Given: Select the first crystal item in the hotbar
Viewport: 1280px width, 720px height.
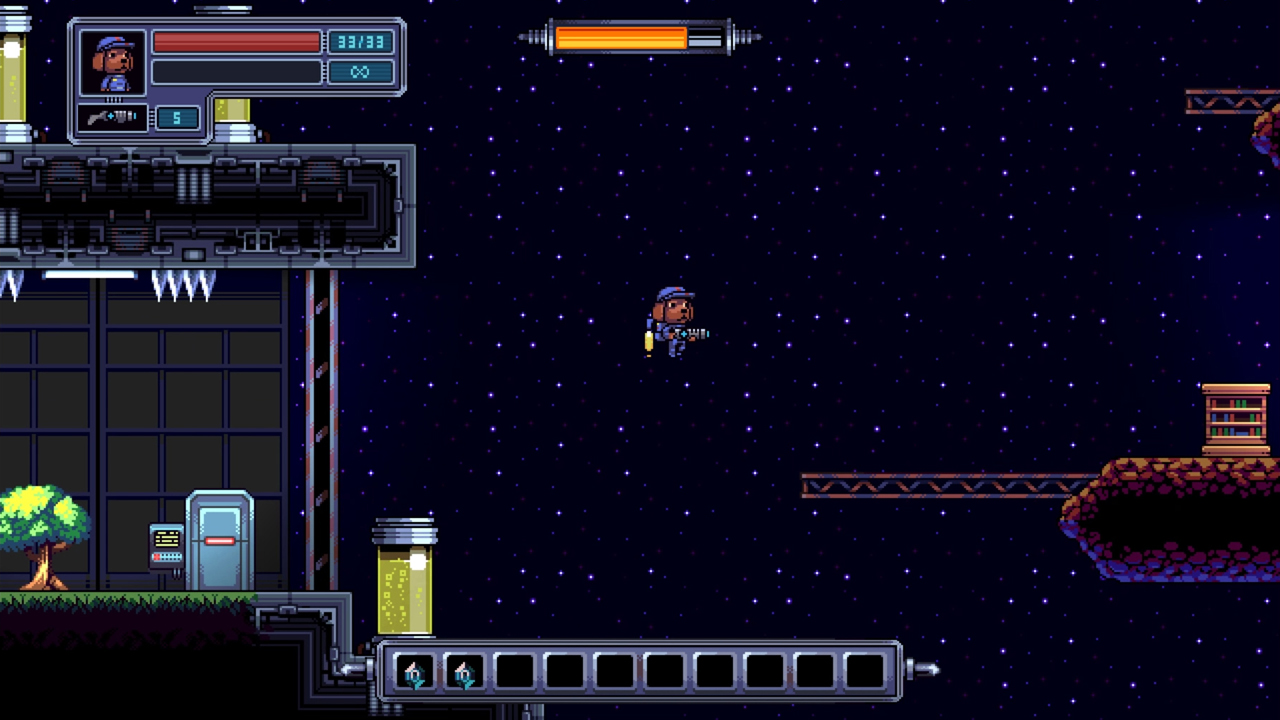Looking at the screenshot, I should (414, 672).
